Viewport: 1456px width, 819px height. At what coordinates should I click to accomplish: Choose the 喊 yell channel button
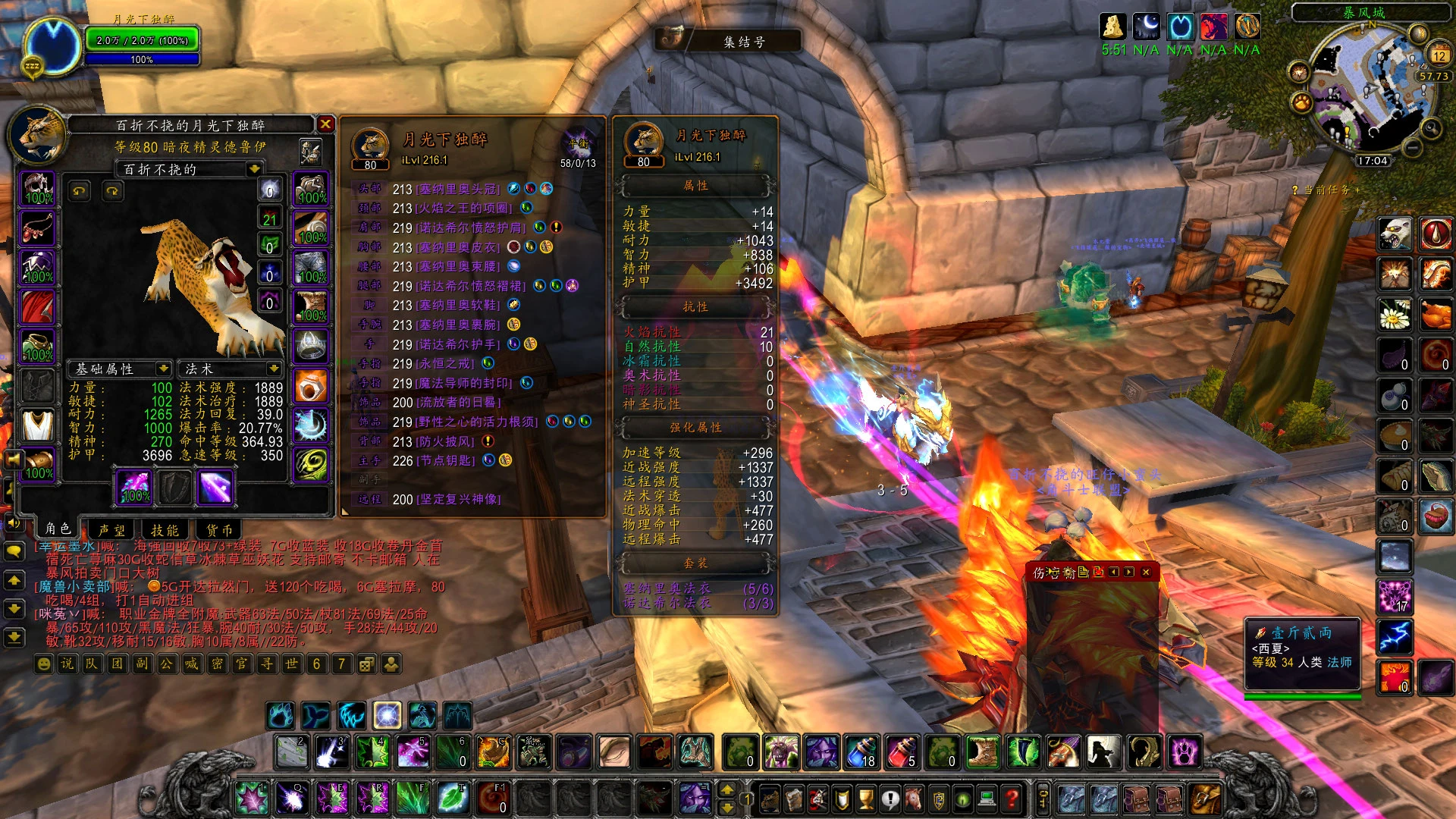tap(191, 664)
